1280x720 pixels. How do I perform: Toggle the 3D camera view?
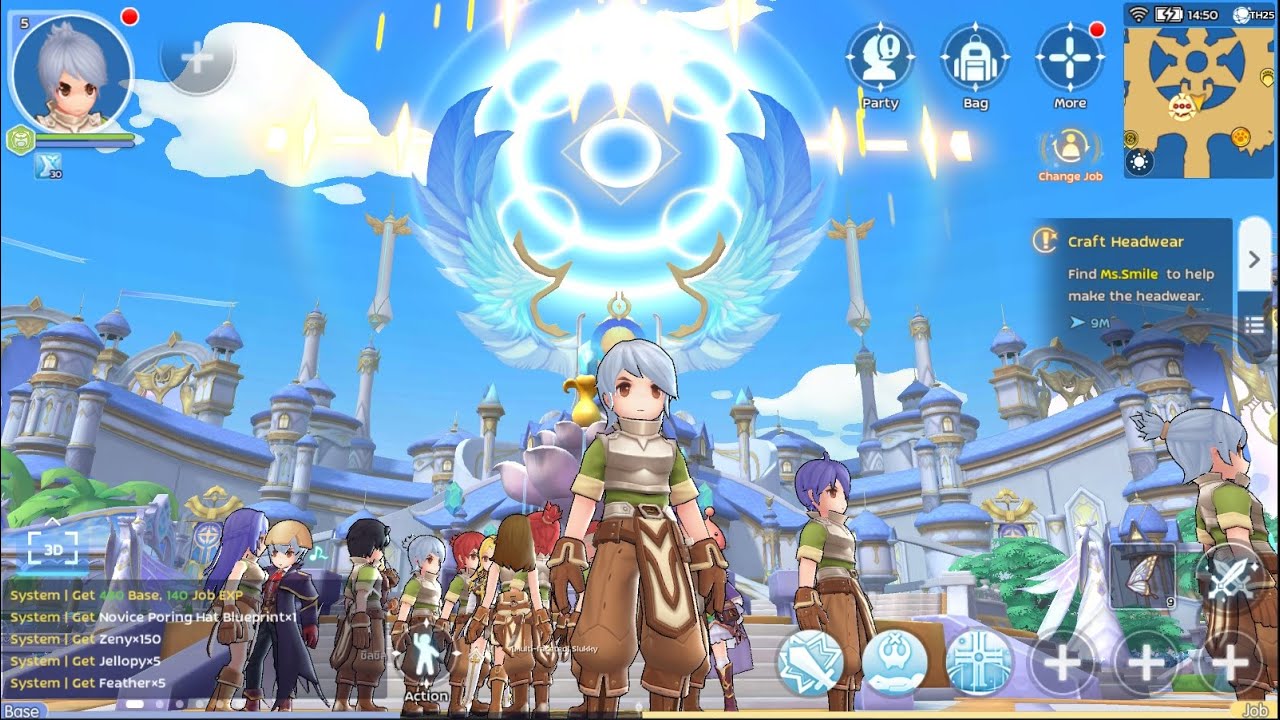tap(53, 549)
